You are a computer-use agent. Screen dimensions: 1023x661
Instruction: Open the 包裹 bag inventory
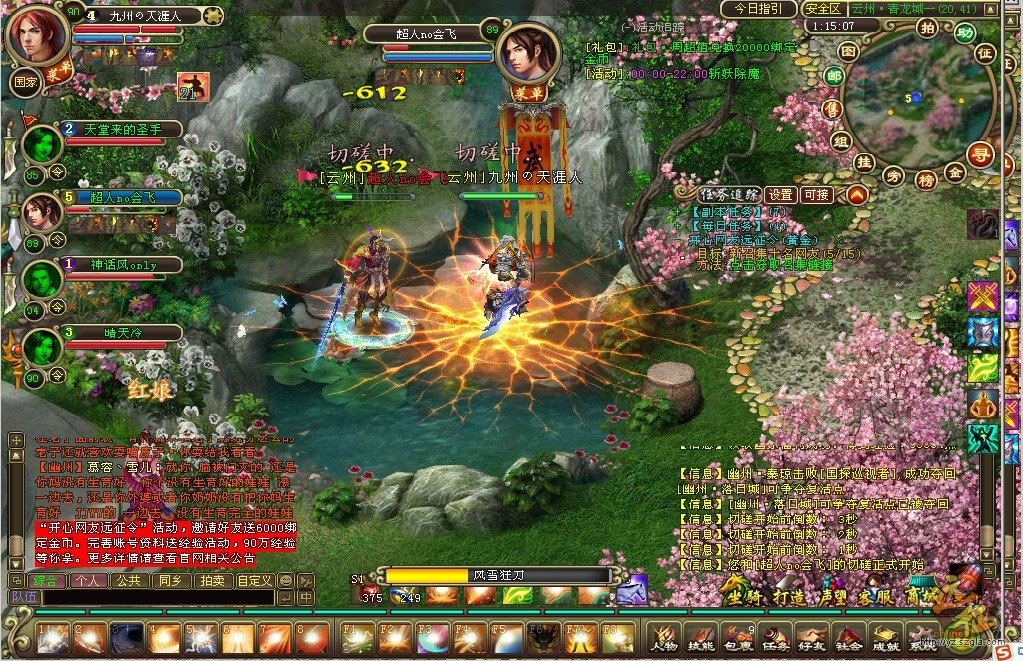click(738, 636)
